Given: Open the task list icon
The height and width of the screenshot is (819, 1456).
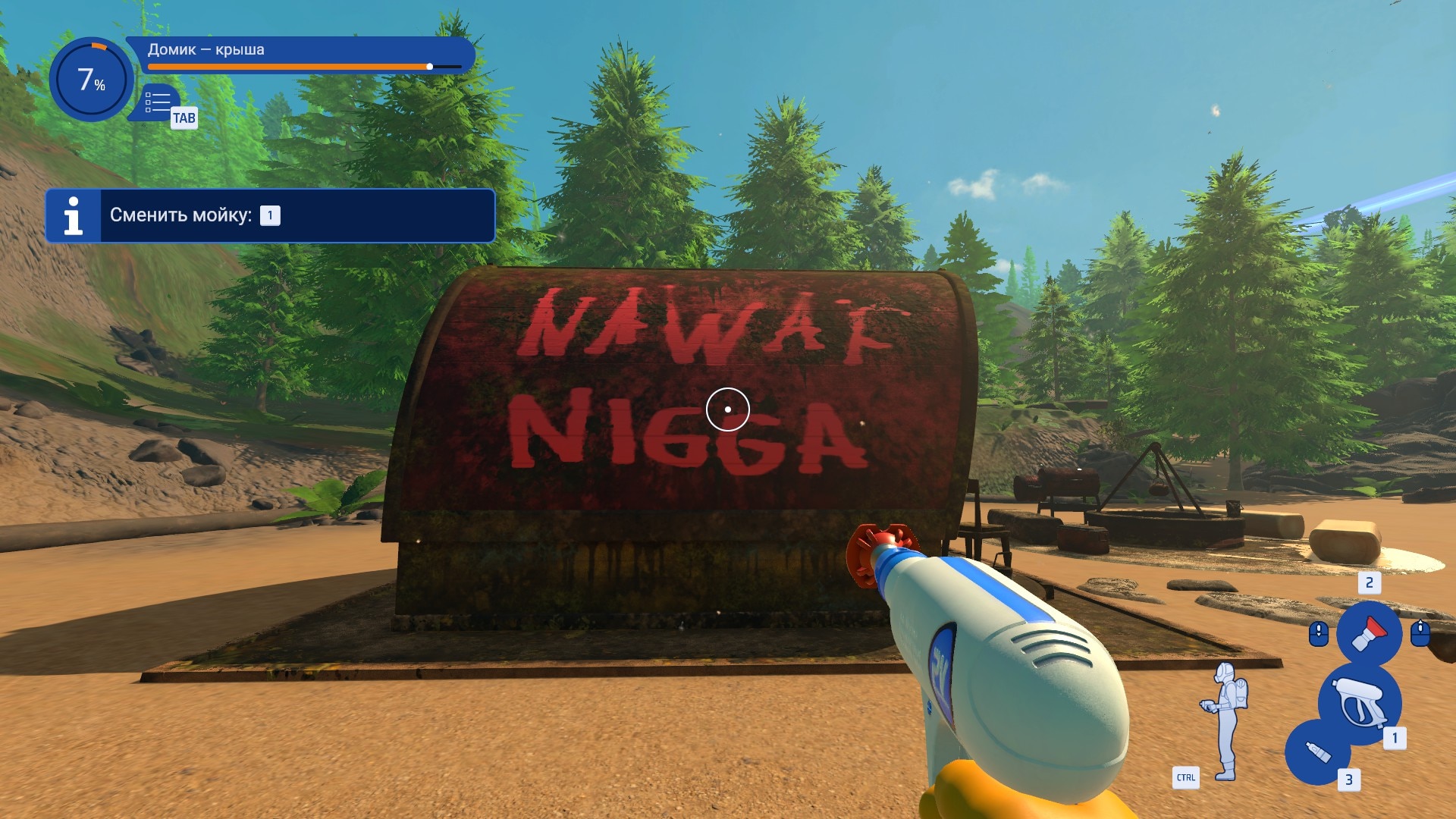Looking at the screenshot, I should click(158, 102).
